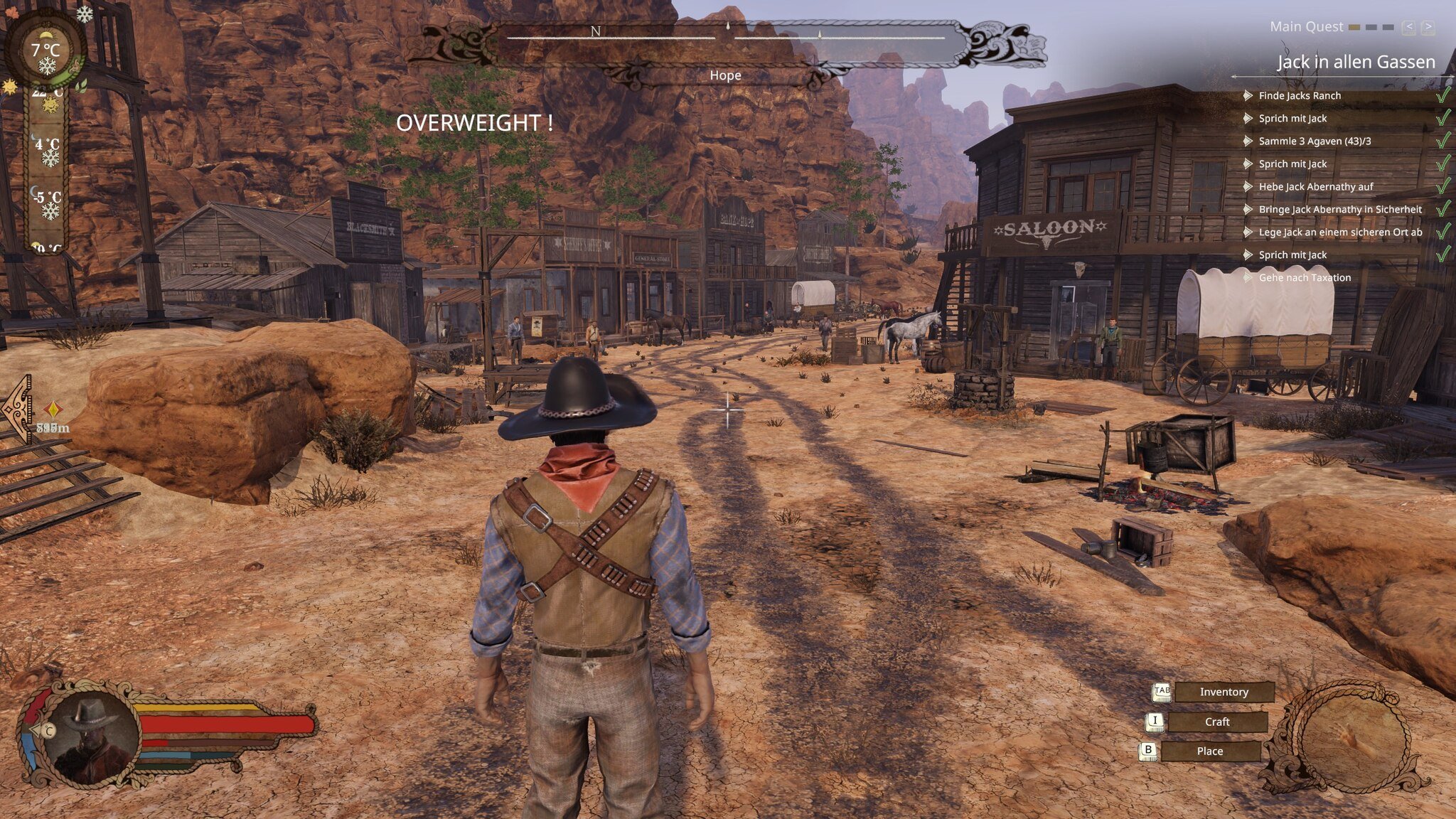Click the 'Main Quest' tracker header
The height and width of the screenshot is (819, 1456).
tap(1306, 27)
